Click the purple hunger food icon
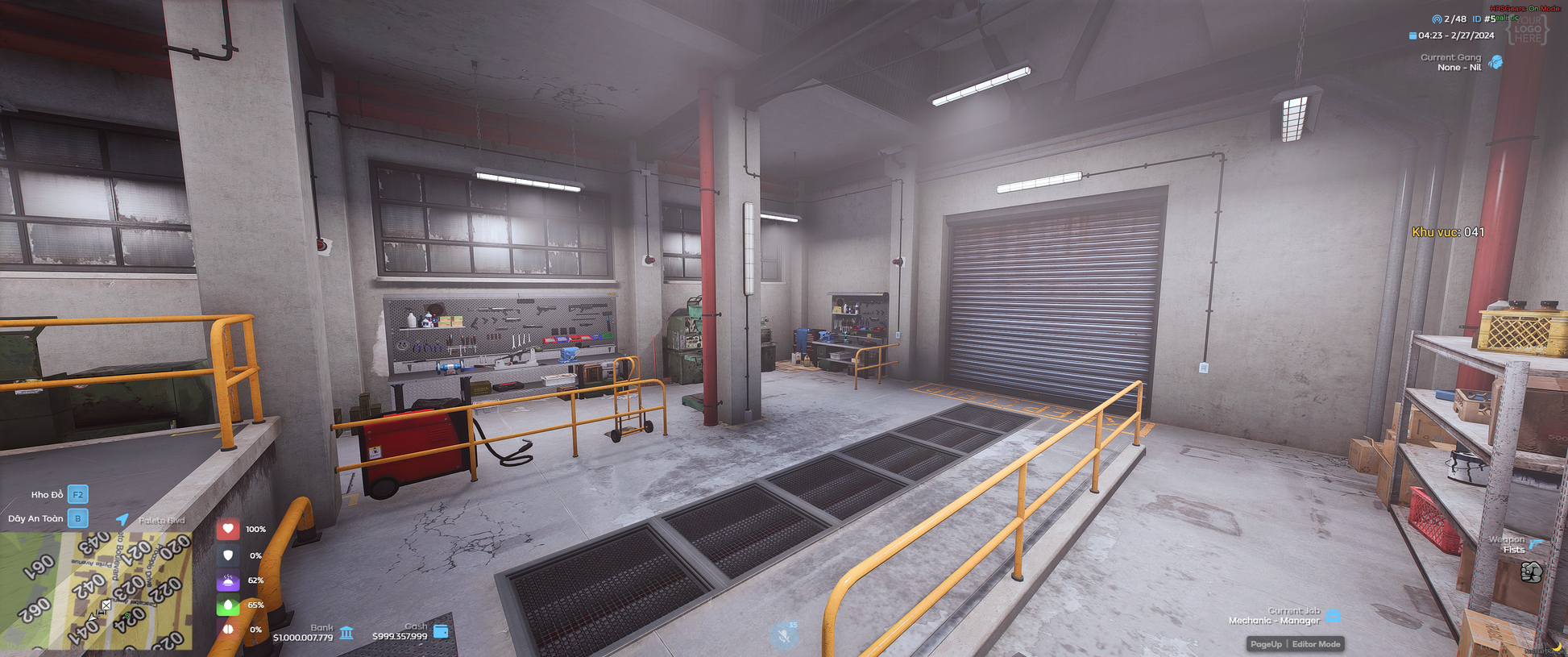Image resolution: width=1568 pixels, height=657 pixels. [x=228, y=580]
